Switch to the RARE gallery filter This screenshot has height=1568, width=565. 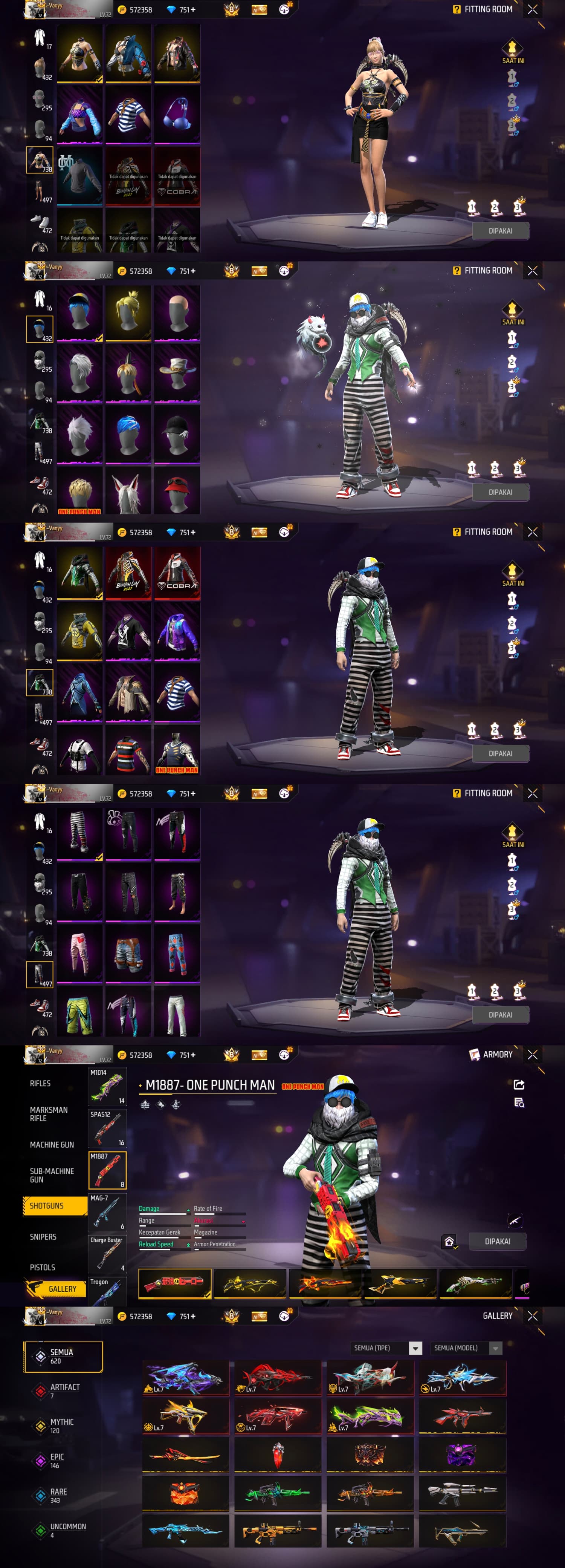click(x=58, y=1495)
